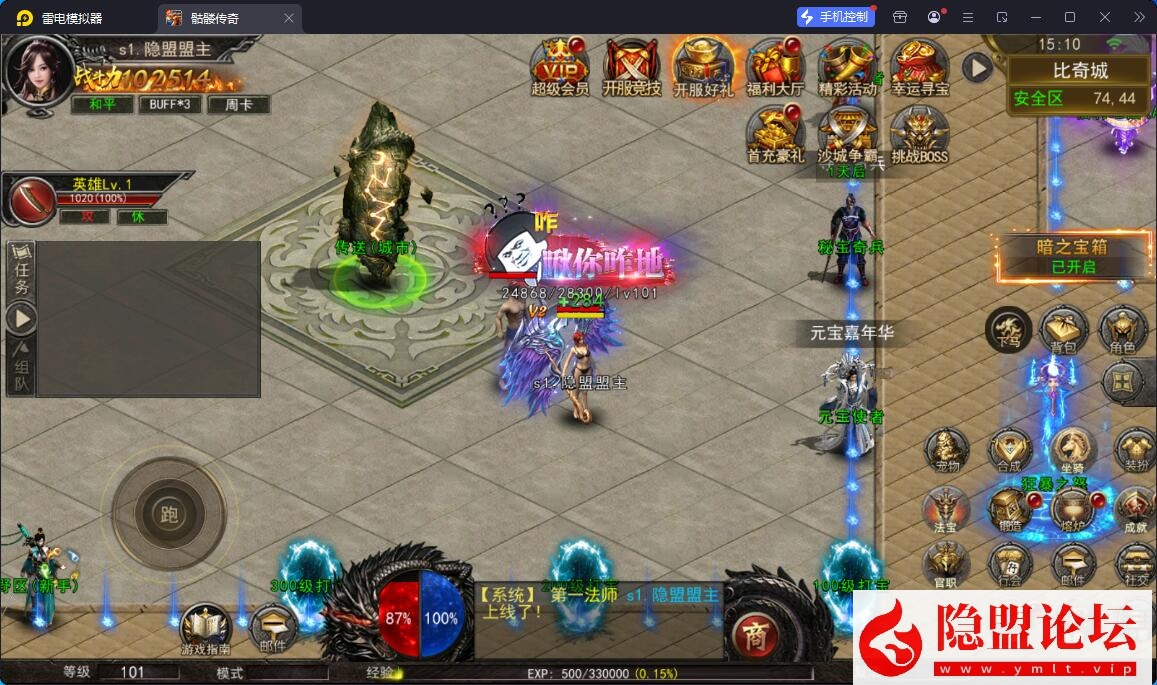Open the 行会 guild panel
The height and width of the screenshot is (685, 1157).
[x=1009, y=565]
